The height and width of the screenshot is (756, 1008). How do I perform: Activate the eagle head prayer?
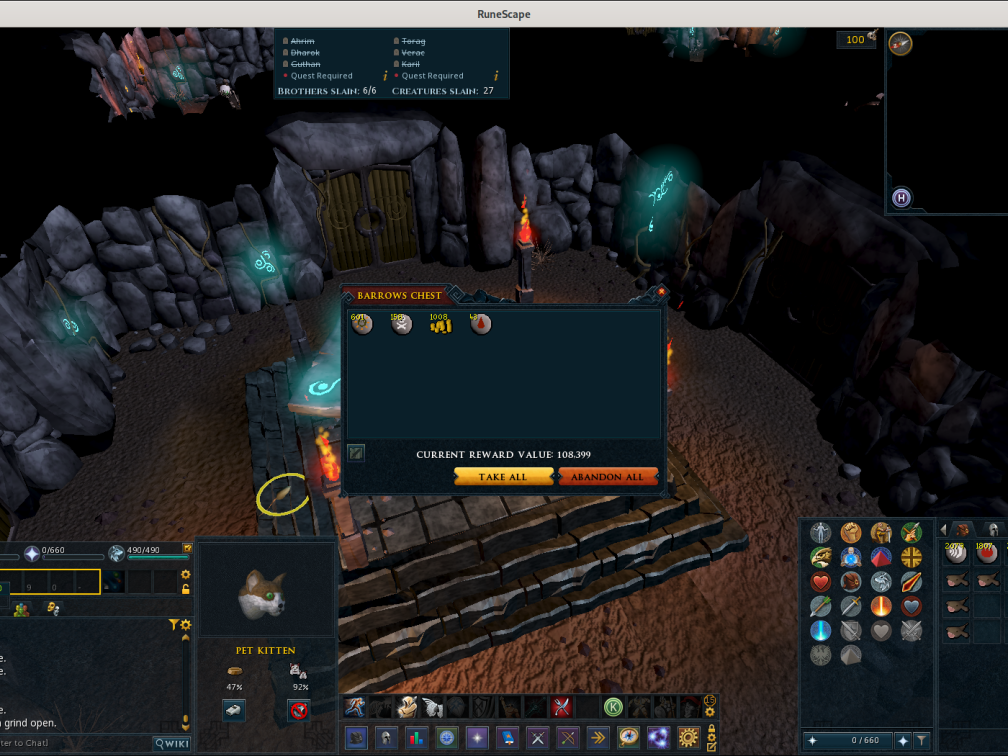(x=821, y=557)
